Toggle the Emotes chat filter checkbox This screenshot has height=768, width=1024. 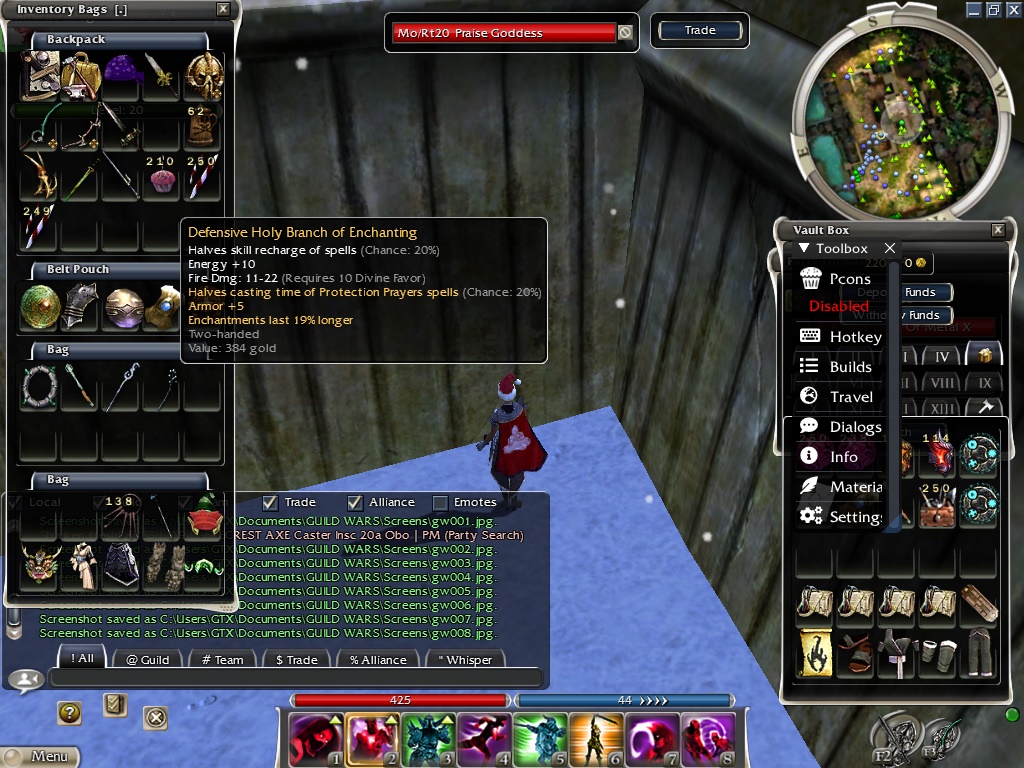tap(440, 502)
